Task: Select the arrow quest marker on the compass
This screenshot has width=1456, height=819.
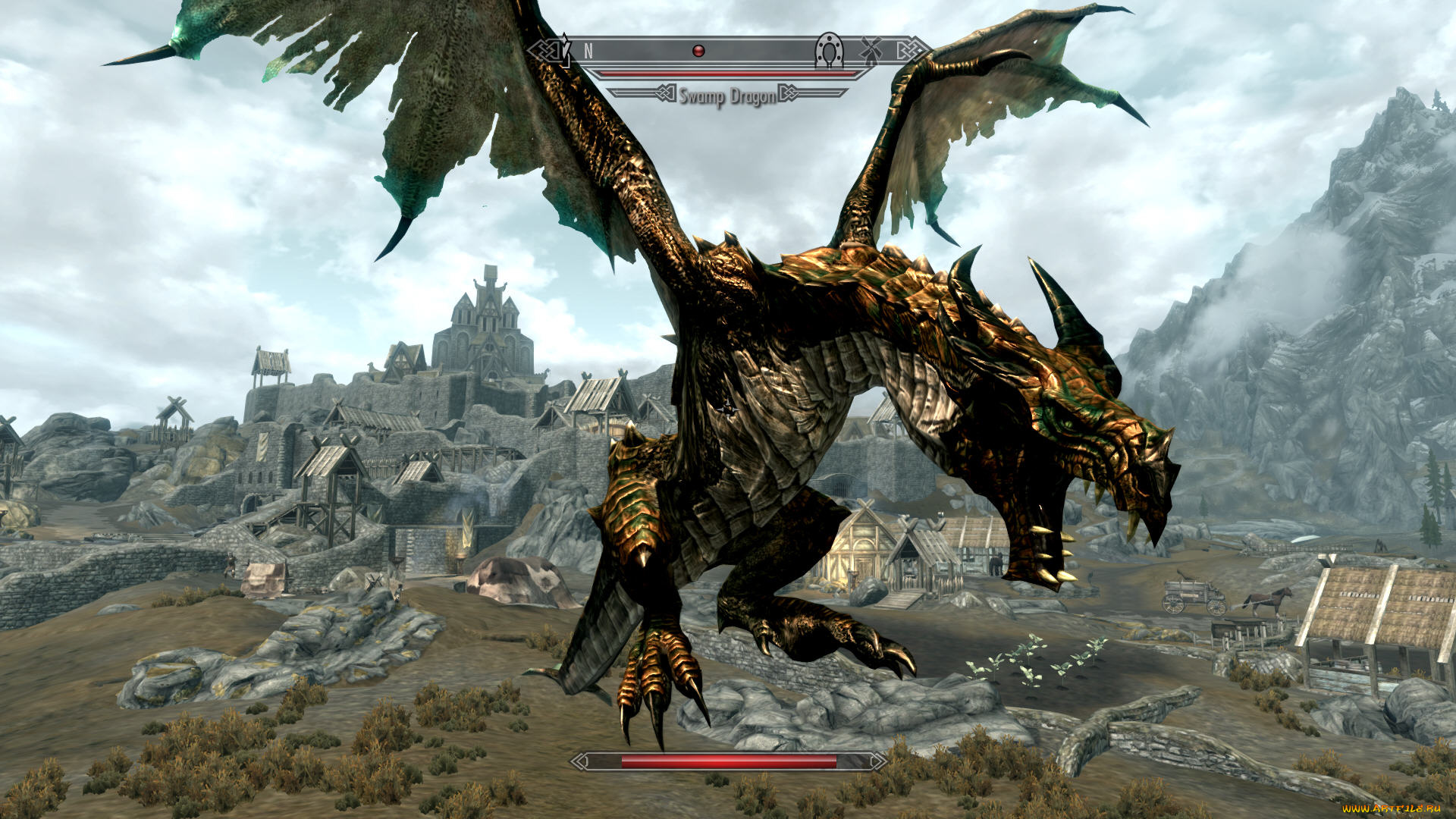Action: 564,49
